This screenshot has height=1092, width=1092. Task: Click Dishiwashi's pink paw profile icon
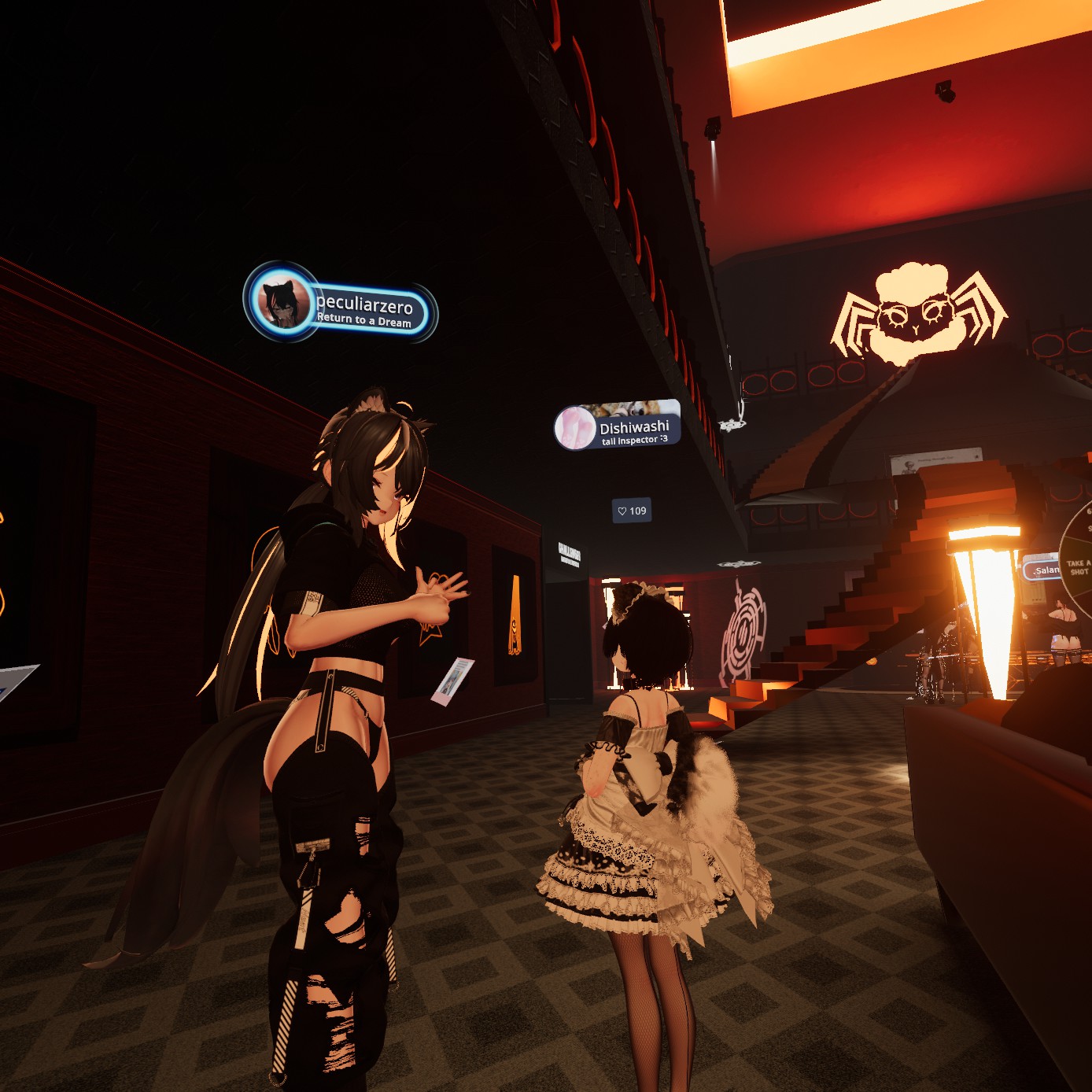coord(575,428)
